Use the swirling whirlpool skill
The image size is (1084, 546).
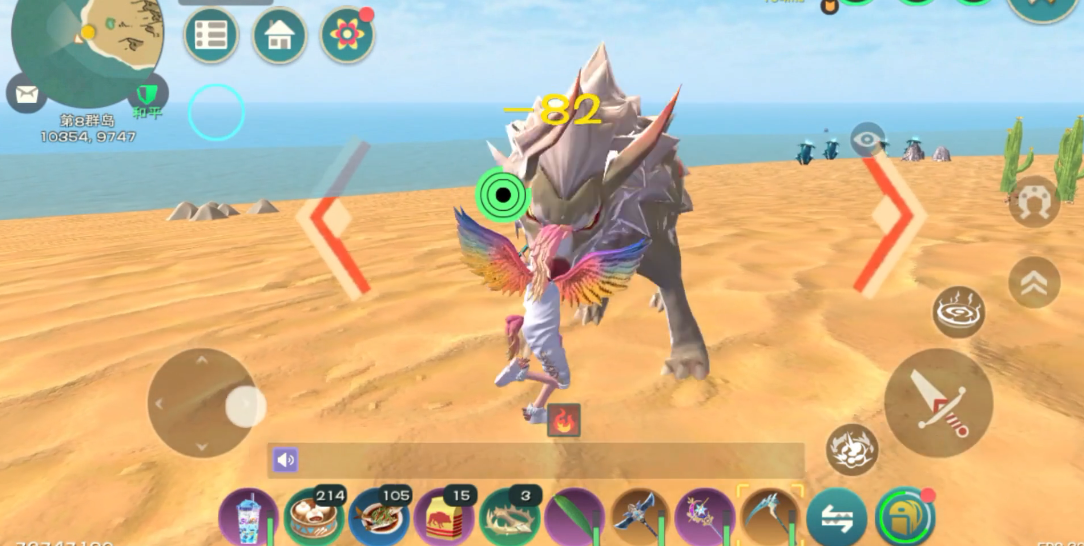click(958, 312)
